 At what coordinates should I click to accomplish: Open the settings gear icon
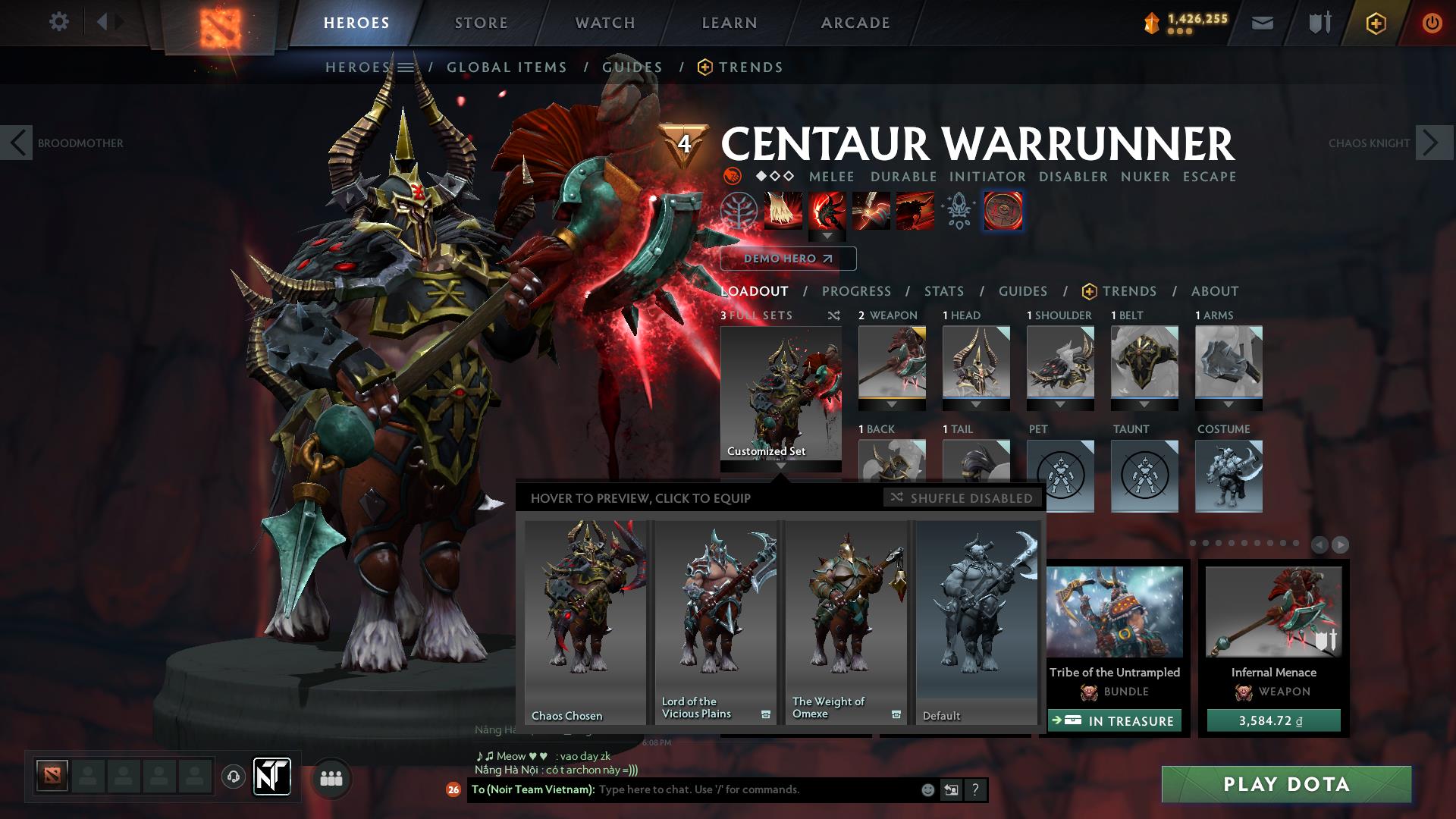point(58,21)
